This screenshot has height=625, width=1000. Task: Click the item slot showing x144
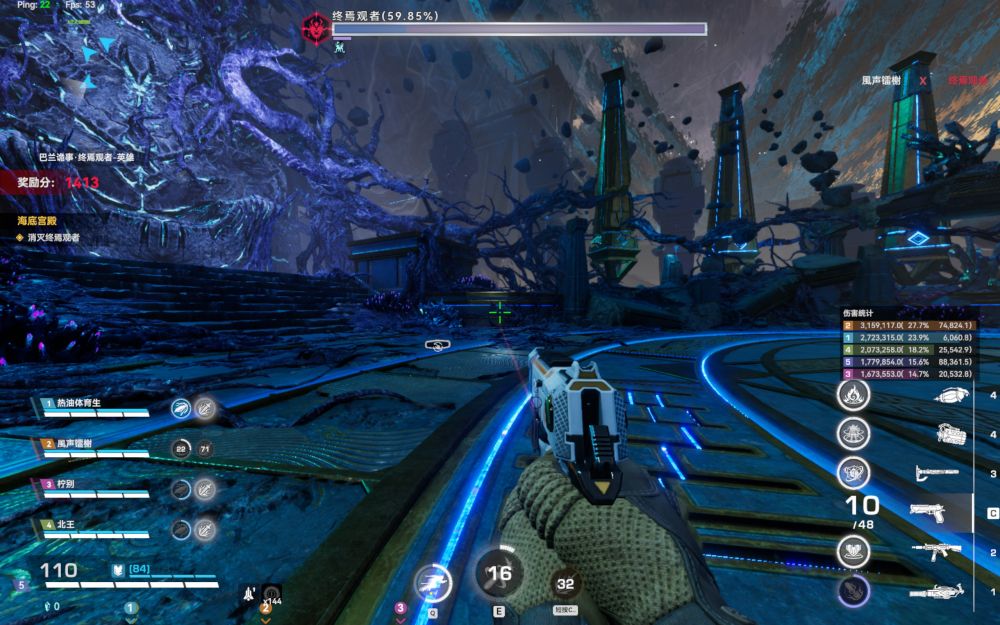270,593
